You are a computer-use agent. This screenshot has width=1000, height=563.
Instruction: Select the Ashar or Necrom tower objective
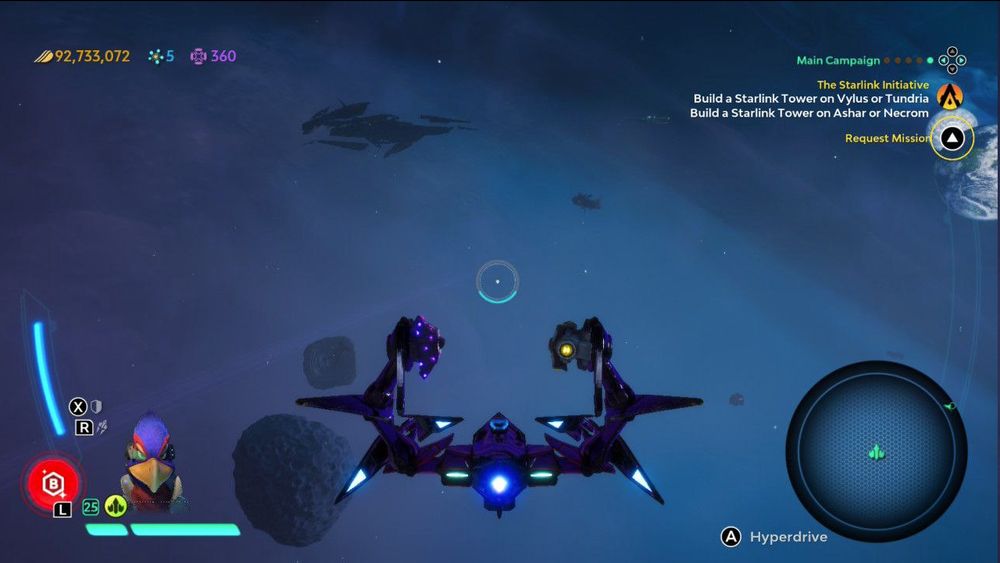pyautogui.click(x=809, y=113)
